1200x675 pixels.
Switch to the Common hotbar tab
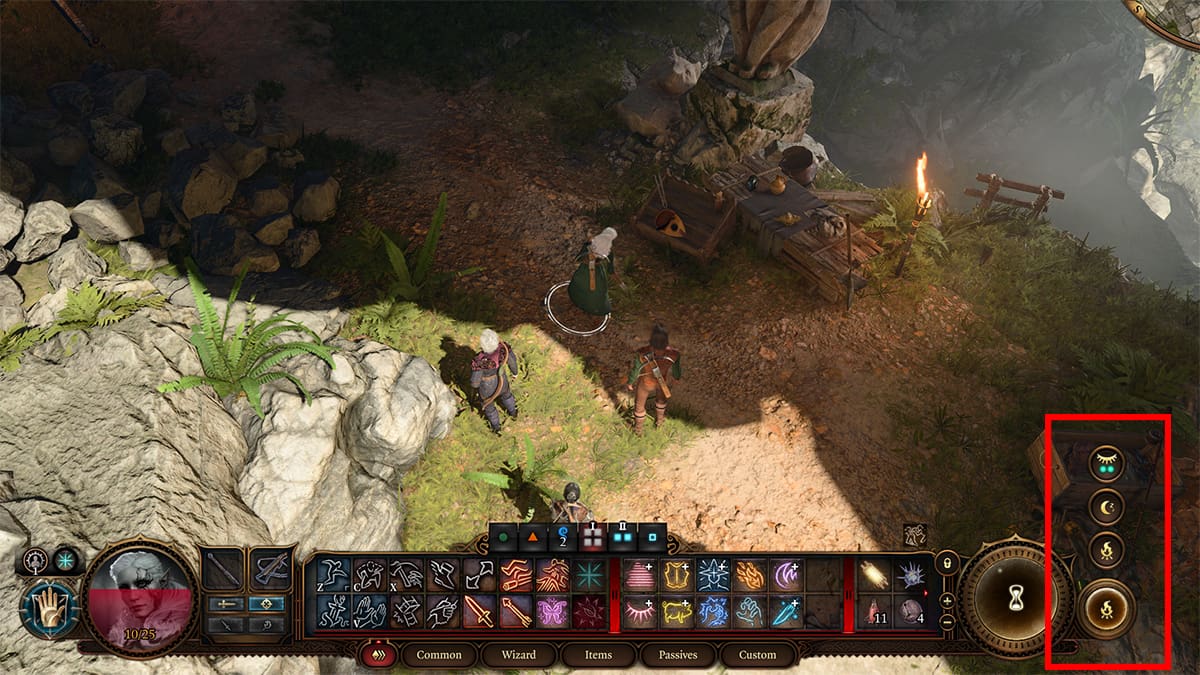tap(439, 655)
